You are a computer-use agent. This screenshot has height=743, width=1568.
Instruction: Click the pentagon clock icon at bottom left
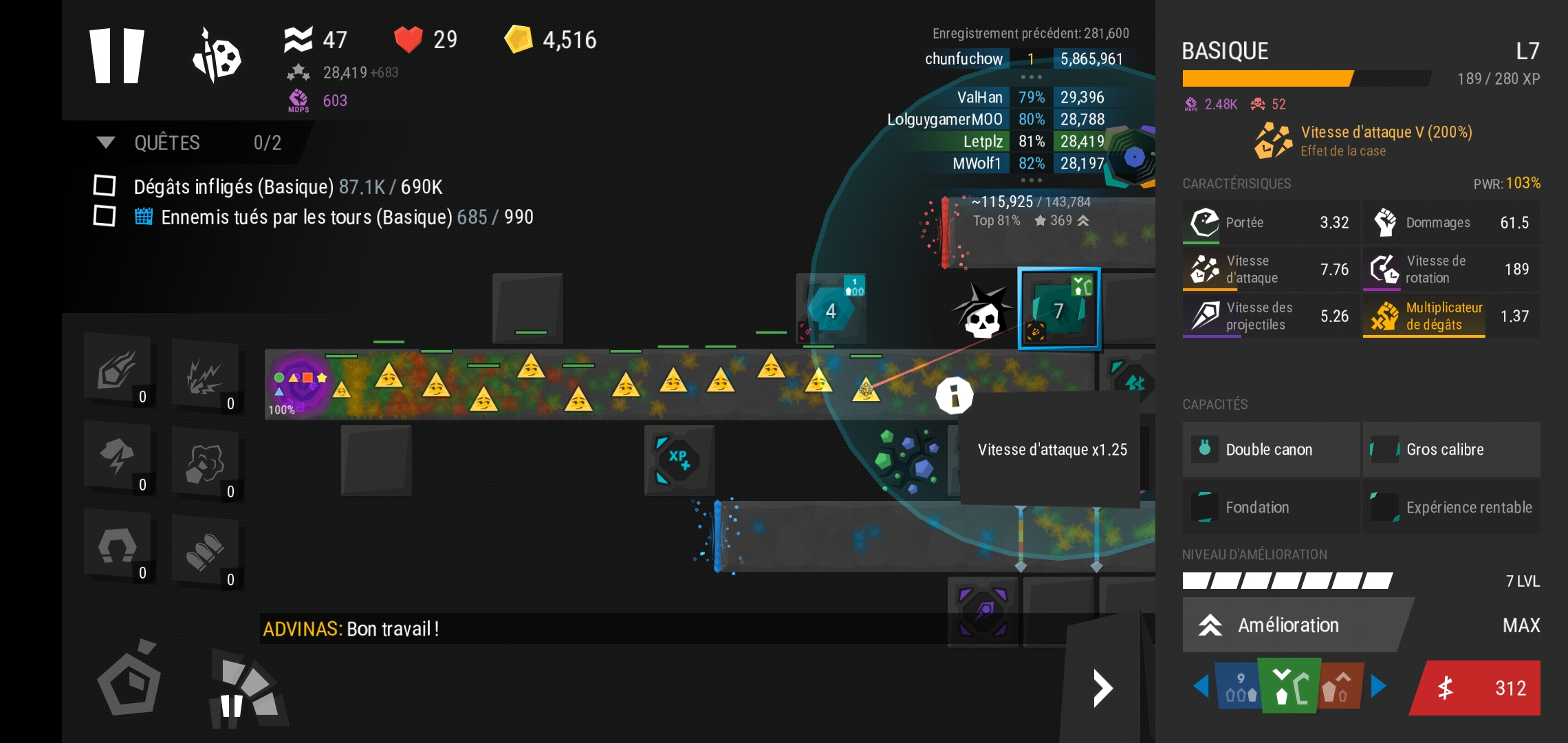tap(129, 681)
